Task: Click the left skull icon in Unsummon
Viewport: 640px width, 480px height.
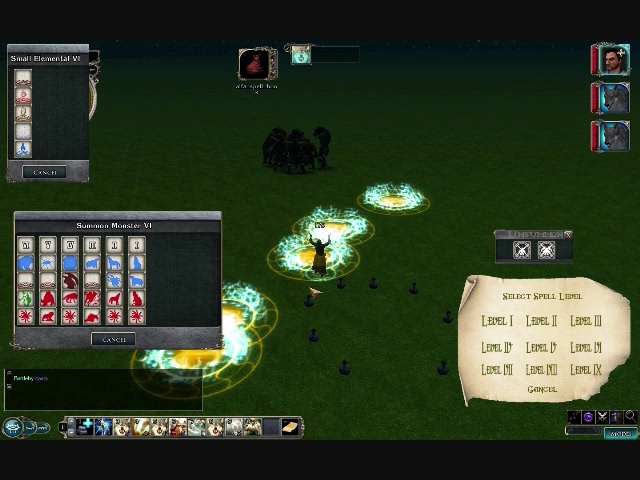Action: [x=522, y=251]
